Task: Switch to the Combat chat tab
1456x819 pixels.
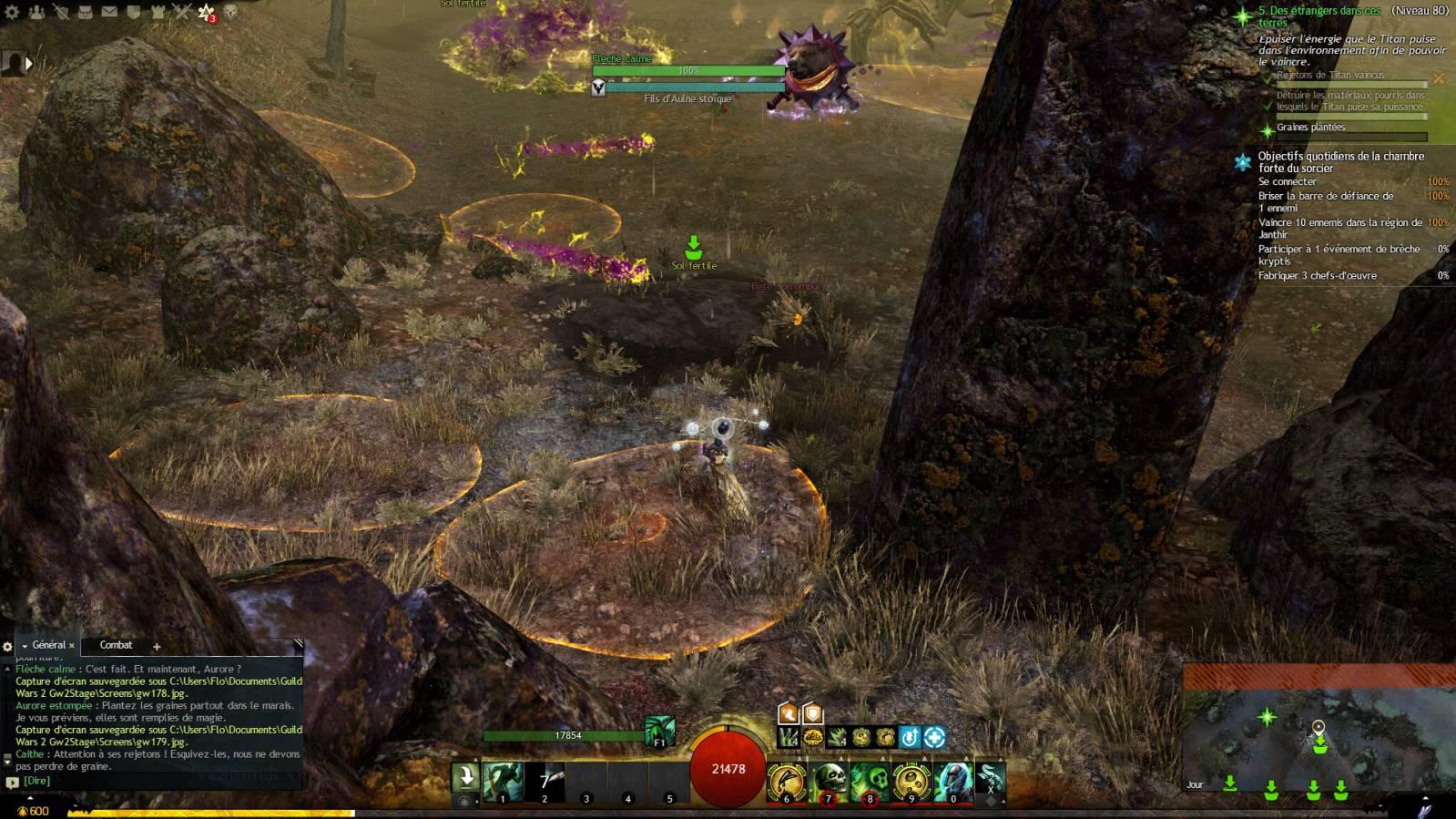Action: click(x=116, y=645)
